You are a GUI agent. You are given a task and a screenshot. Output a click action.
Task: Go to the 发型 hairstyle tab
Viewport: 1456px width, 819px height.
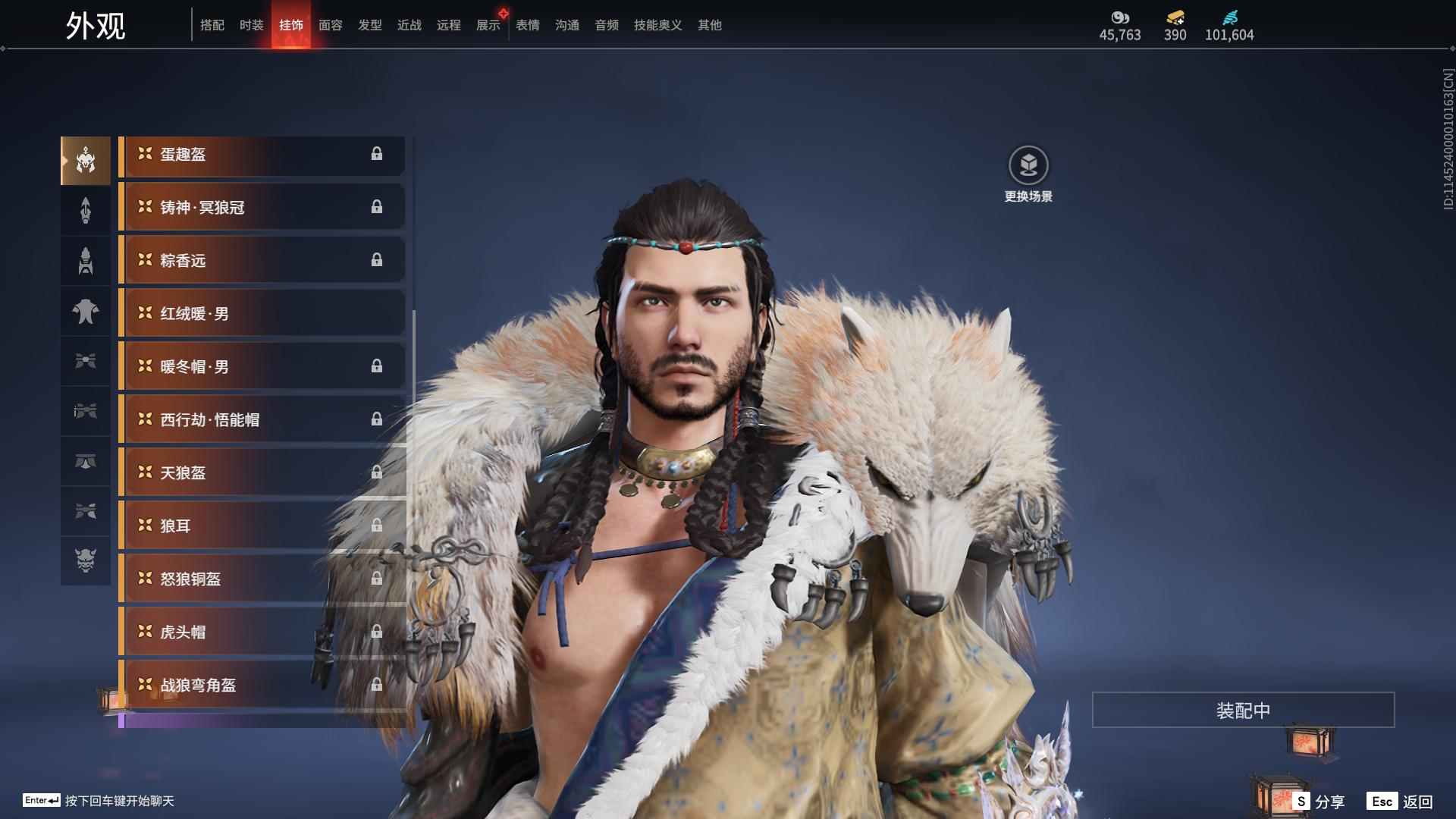[x=369, y=25]
